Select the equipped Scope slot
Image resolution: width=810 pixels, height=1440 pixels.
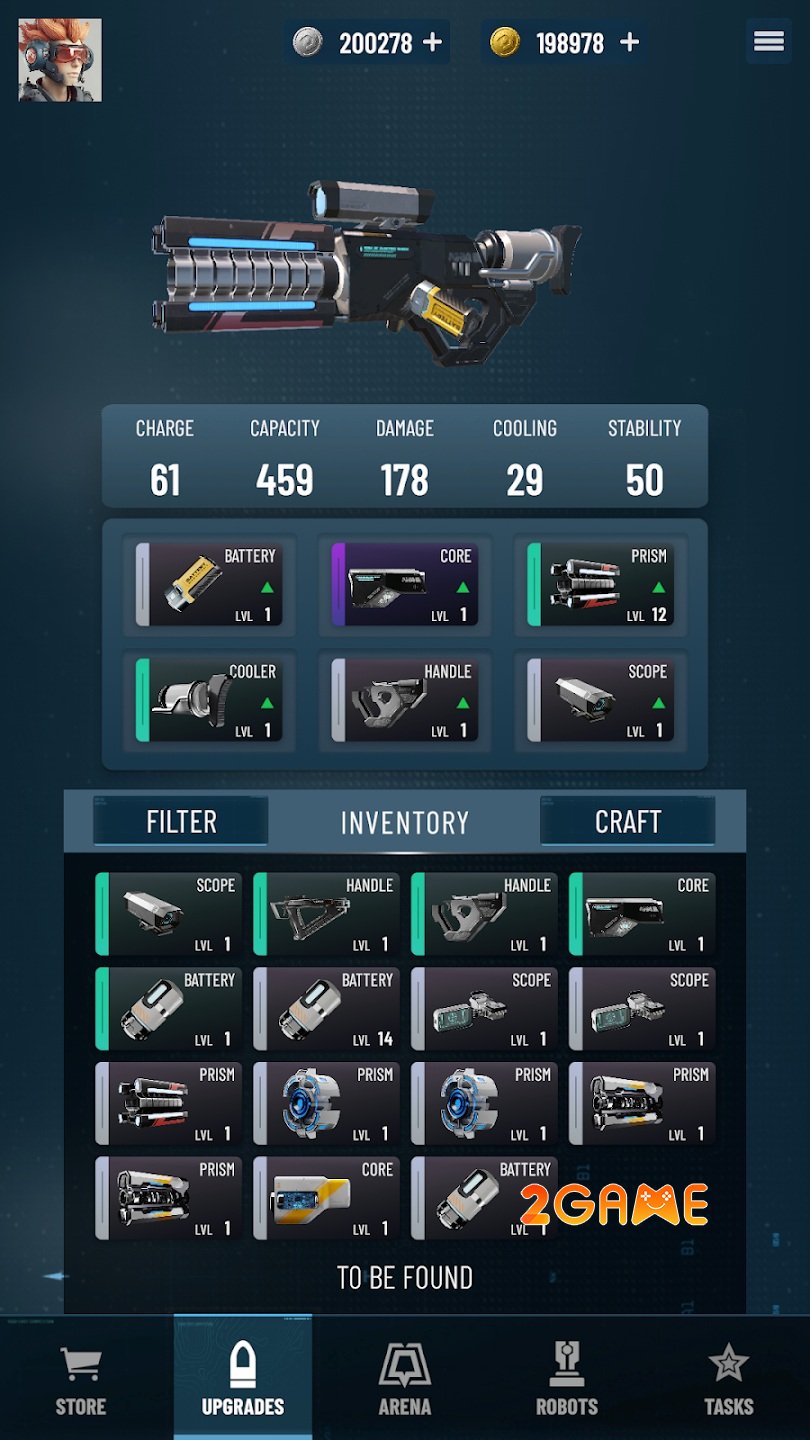click(601, 700)
